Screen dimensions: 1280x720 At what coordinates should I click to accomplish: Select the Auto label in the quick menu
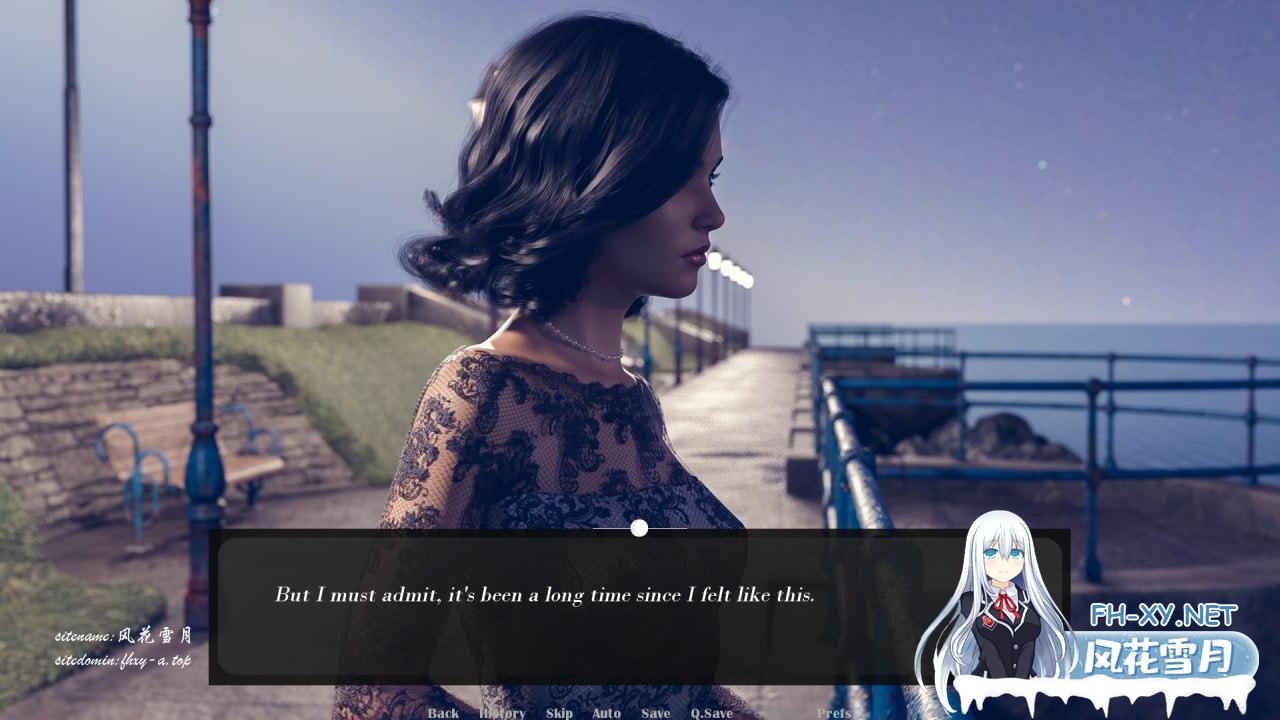click(x=604, y=713)
